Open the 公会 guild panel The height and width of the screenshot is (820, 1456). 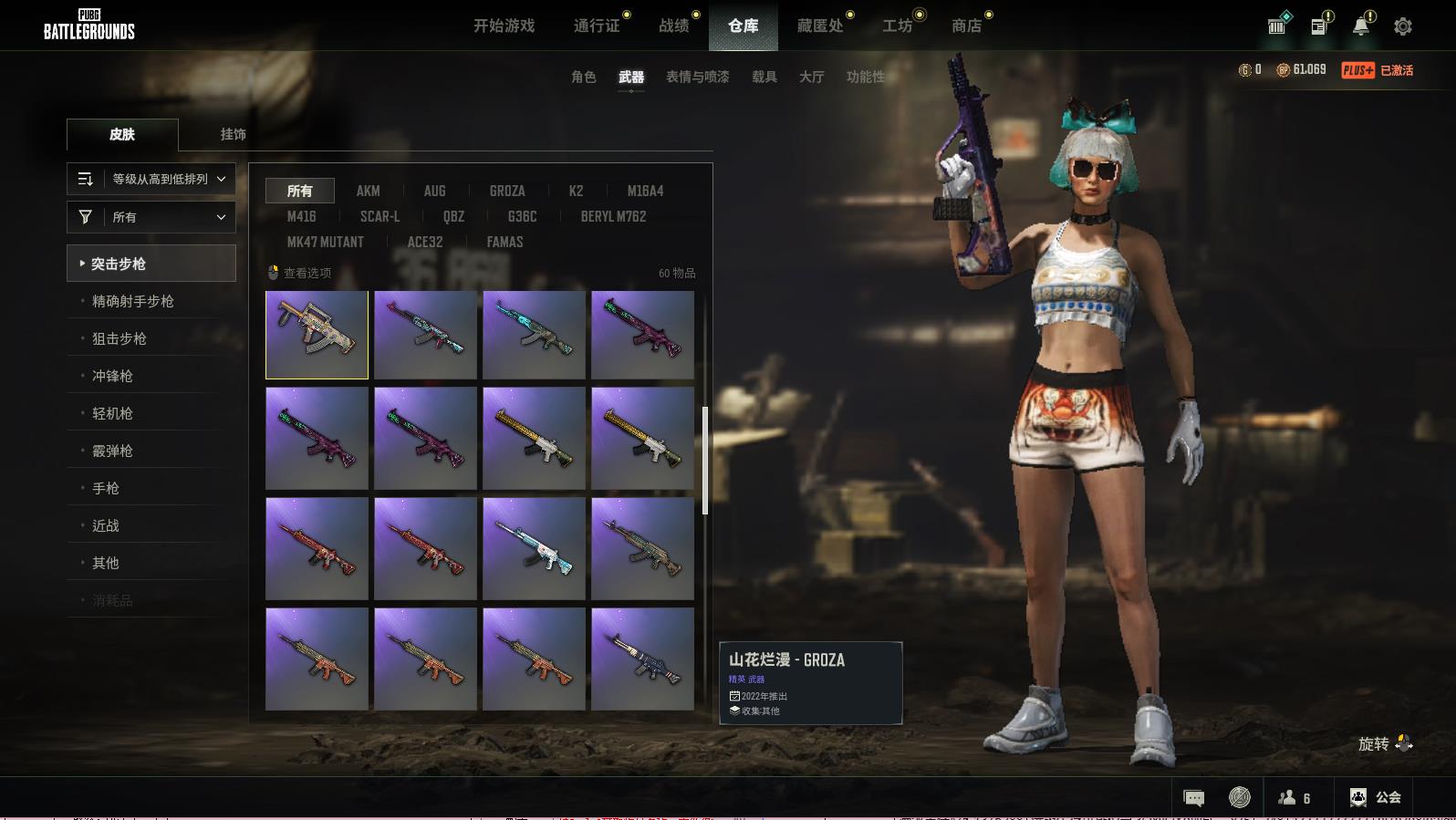click(x=1375, y=797)
